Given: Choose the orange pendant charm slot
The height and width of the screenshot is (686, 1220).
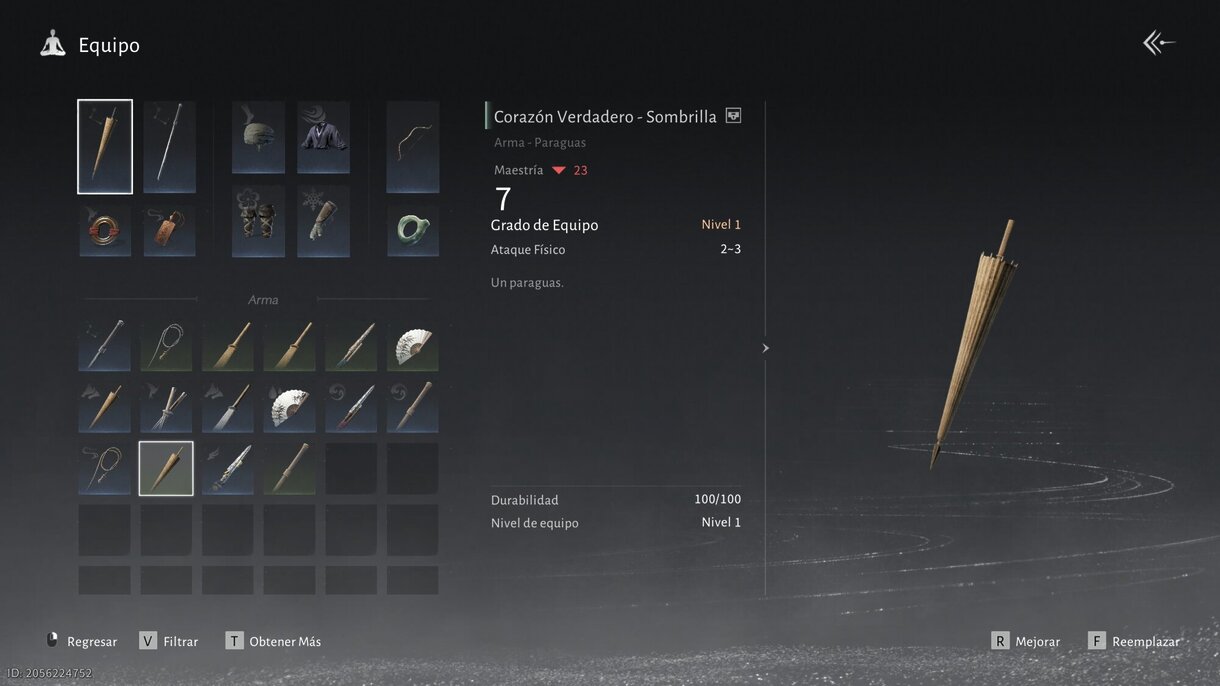Looking at the screenshot, I should pyautogui.click(x=169, y=230).
